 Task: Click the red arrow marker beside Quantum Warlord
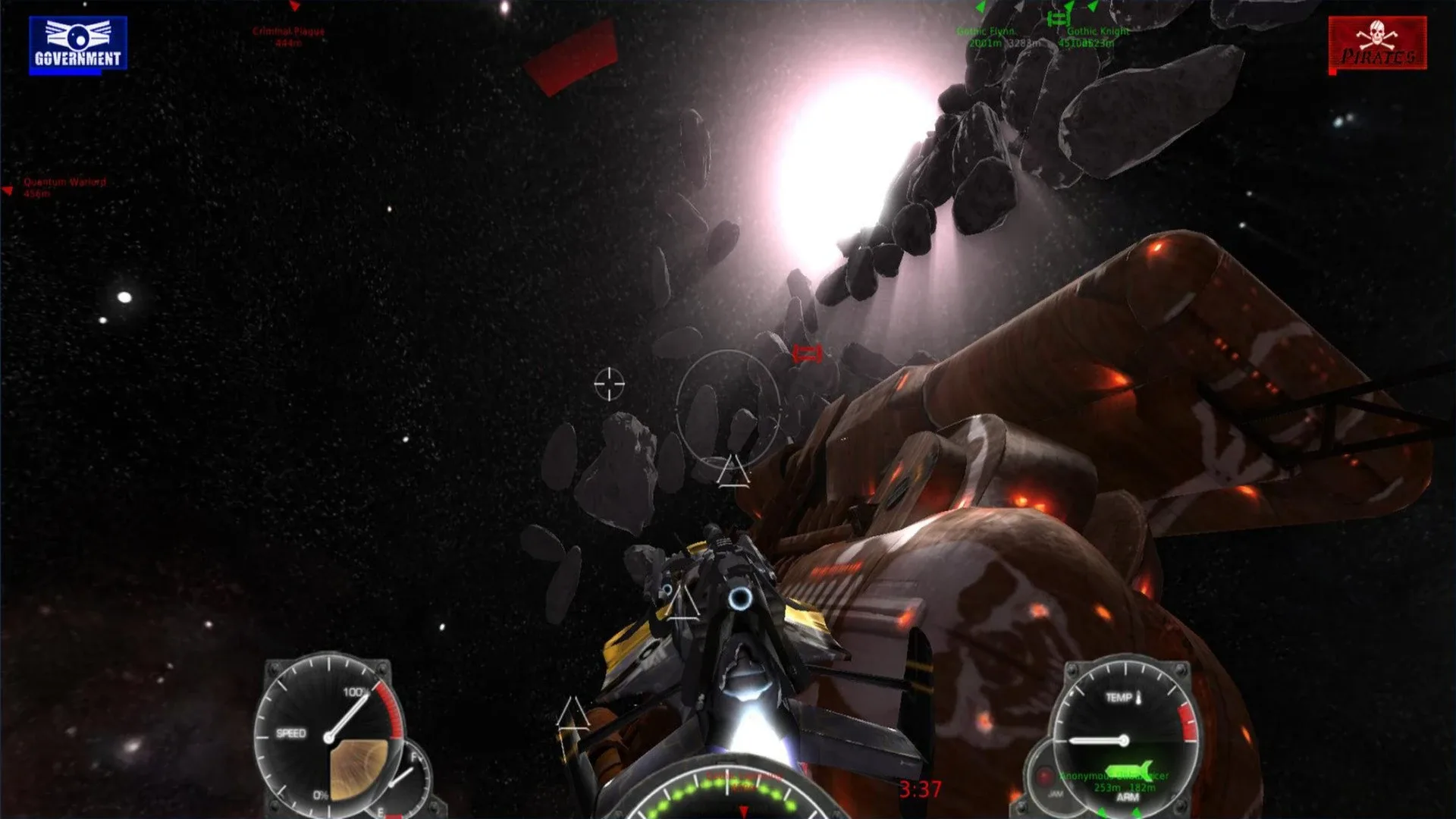(9, 189)
